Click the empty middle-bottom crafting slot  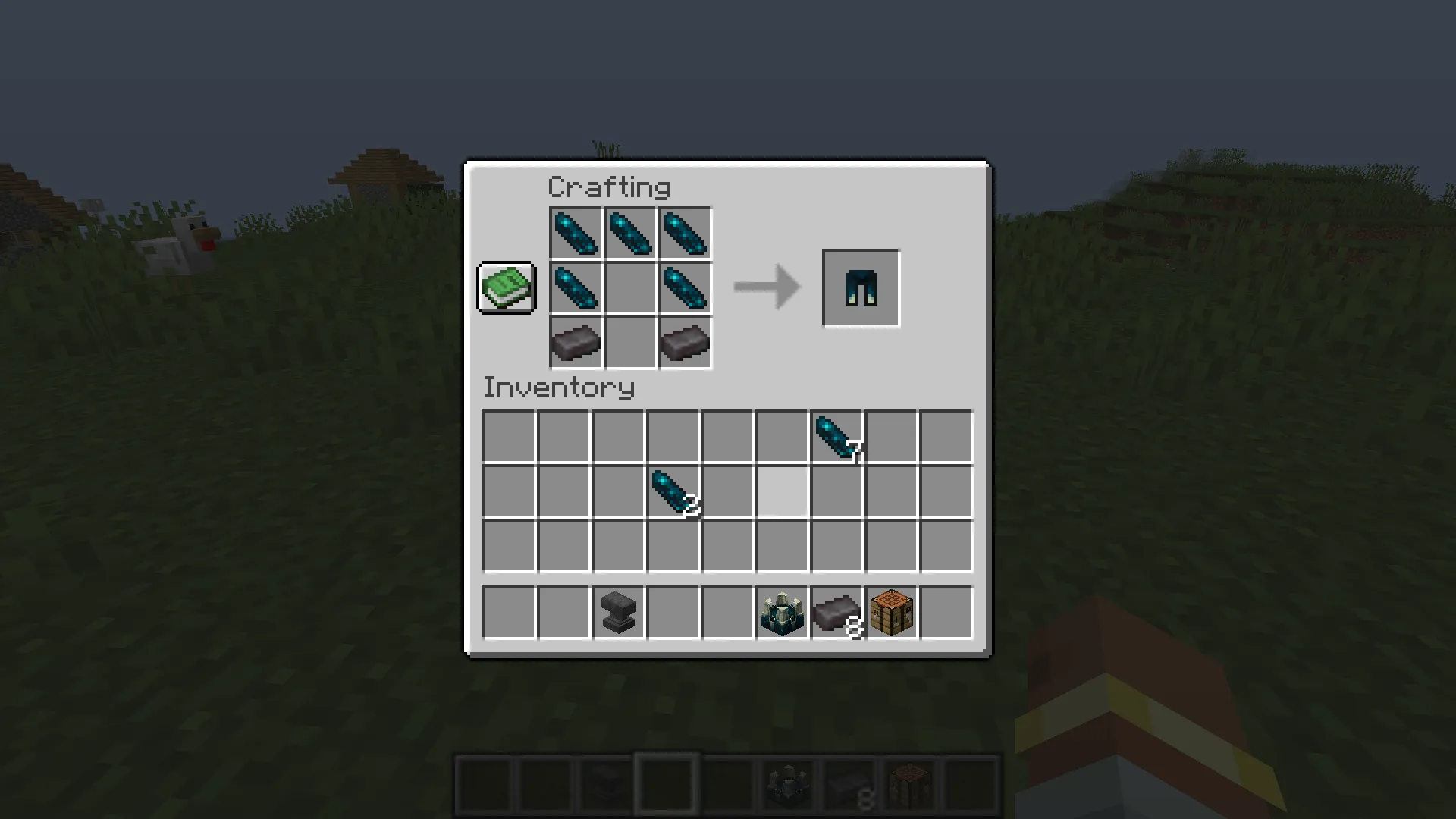tap(629, 343)
